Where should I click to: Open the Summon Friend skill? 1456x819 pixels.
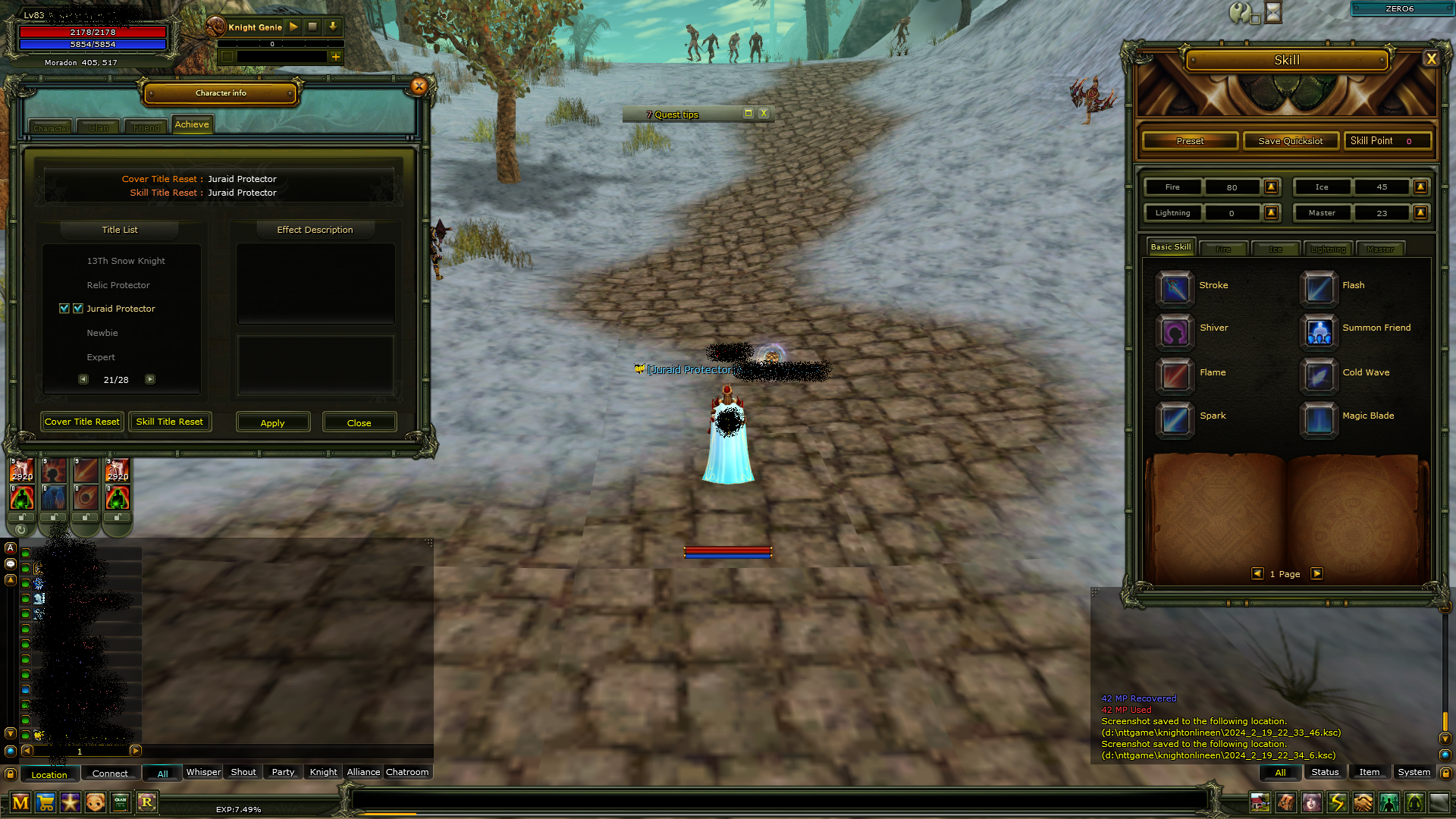1319,332
